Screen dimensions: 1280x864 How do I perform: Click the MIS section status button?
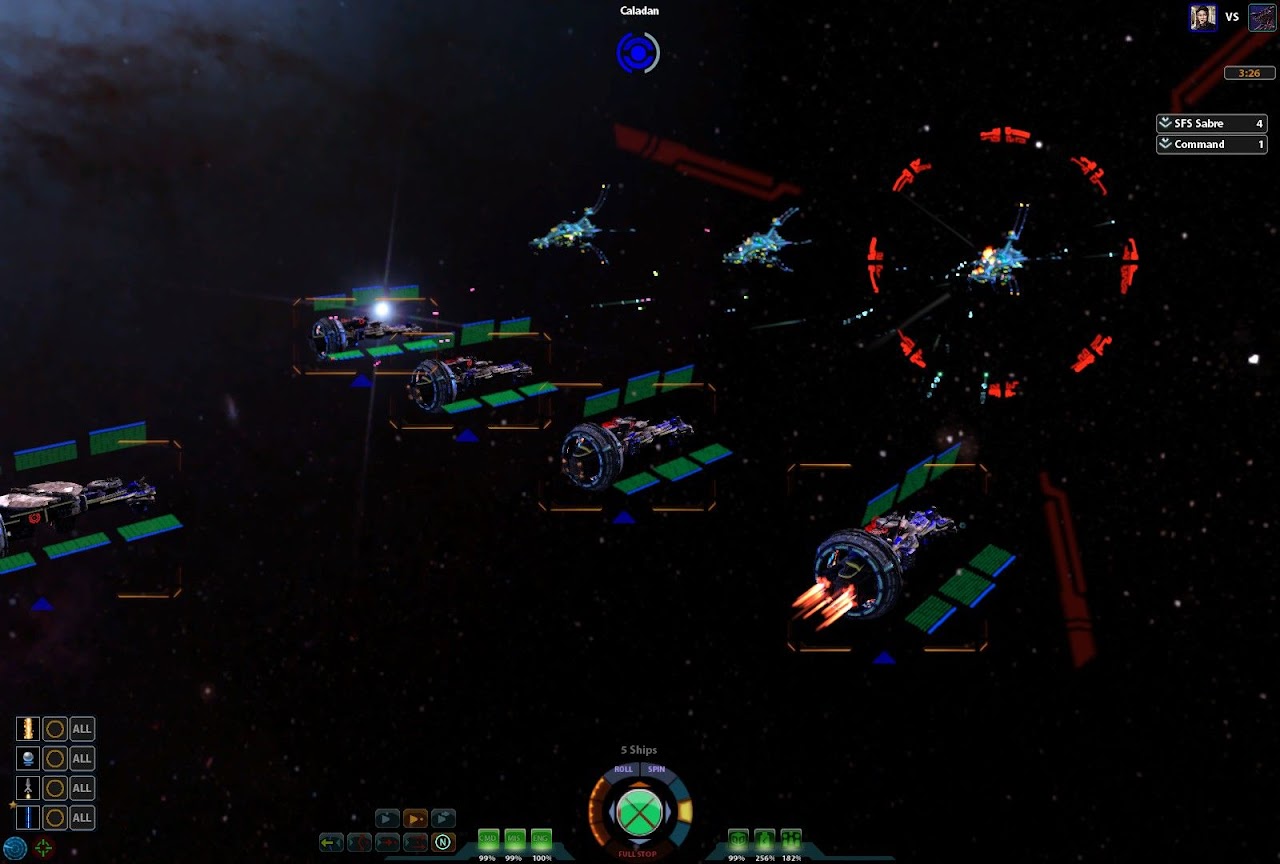tap(515, 839)
